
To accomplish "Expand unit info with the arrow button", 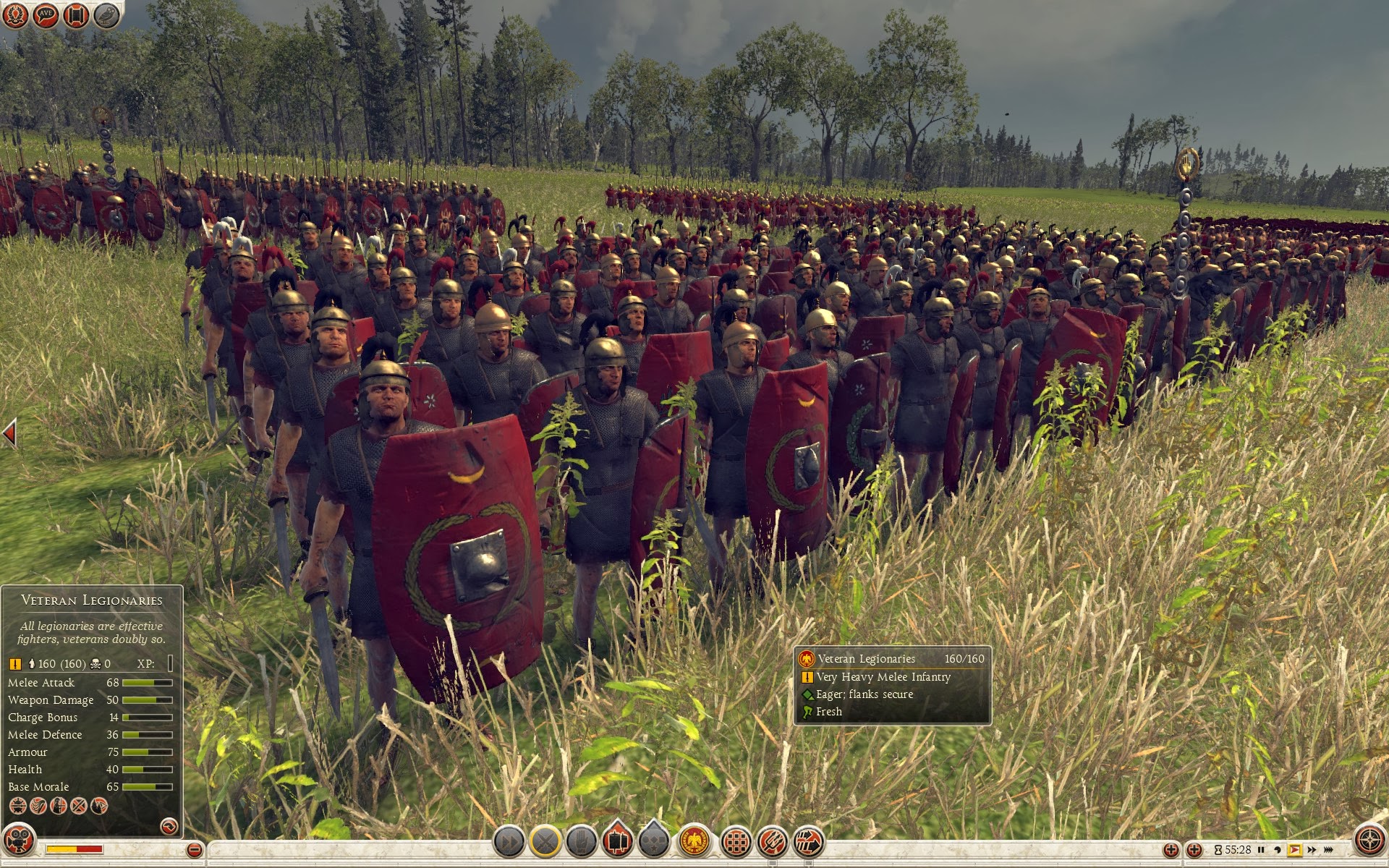I will (169, 825).
